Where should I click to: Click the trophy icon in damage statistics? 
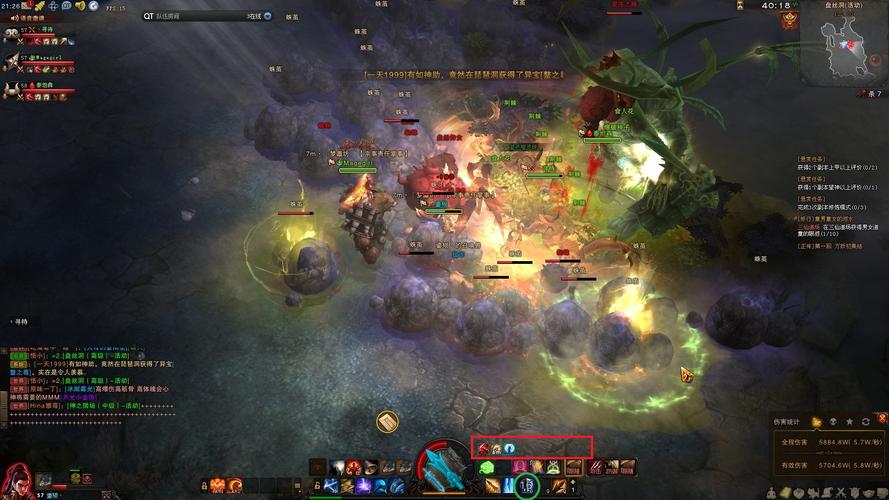coord(817,422)
